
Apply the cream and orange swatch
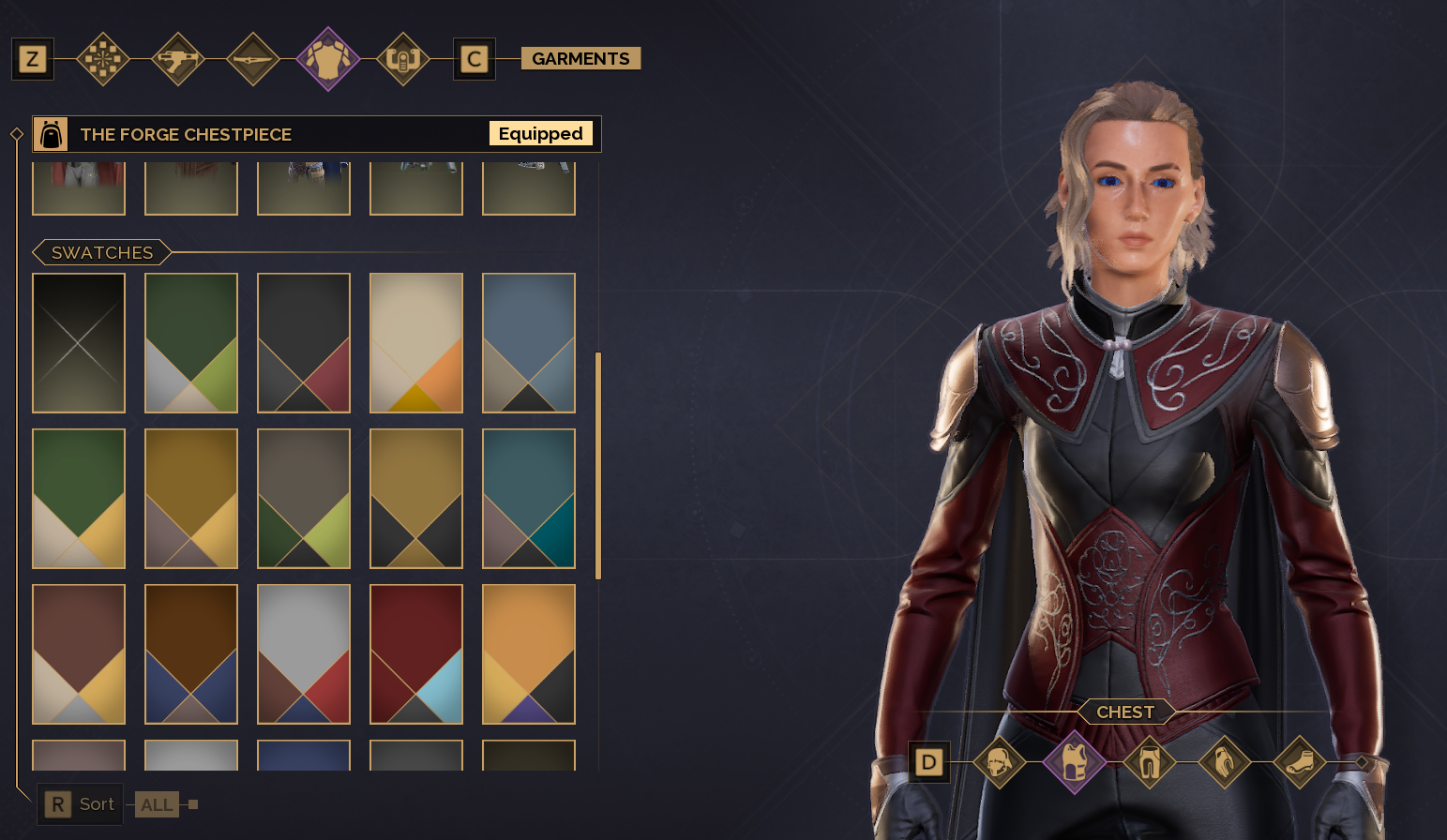click(x=416, y=343)
